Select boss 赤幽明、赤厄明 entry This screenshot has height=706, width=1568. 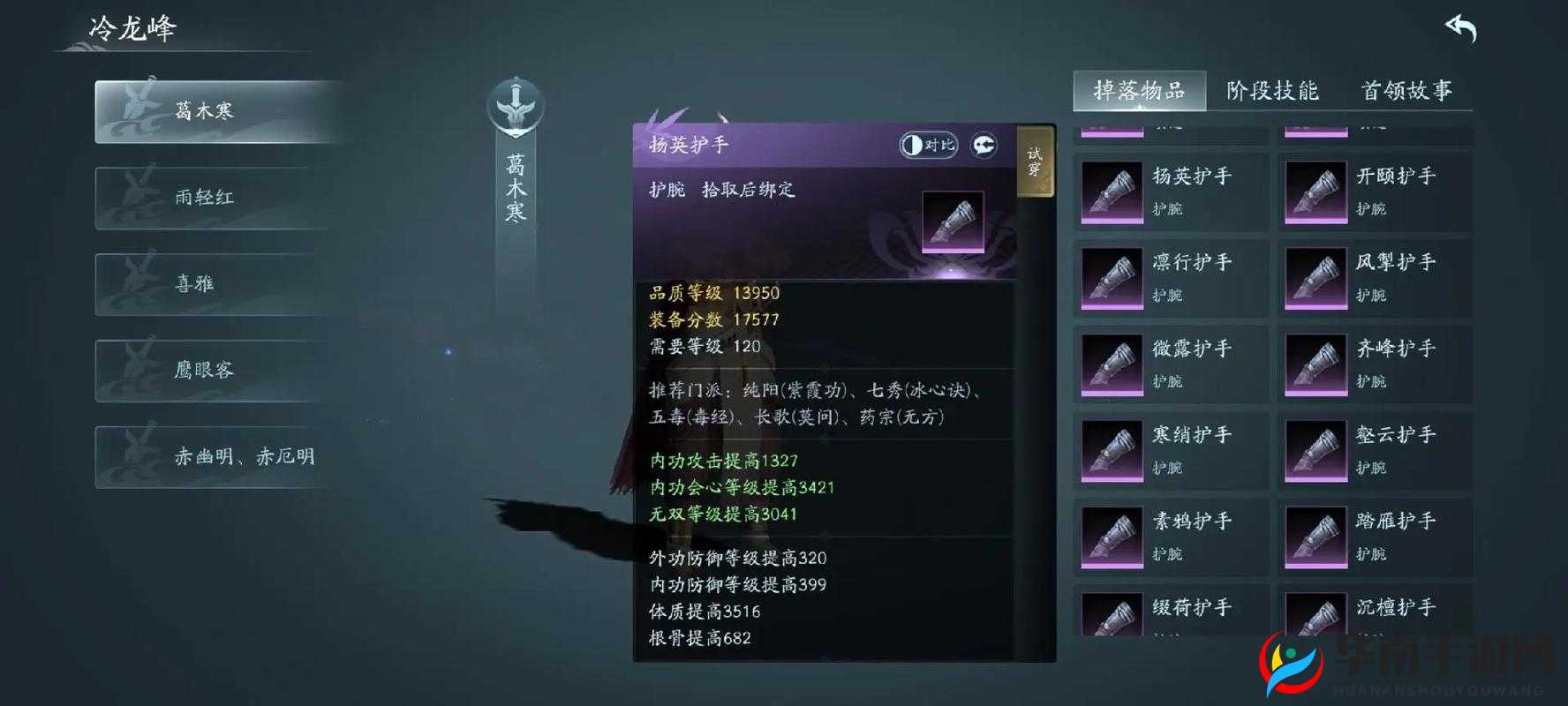click(215, 457)
